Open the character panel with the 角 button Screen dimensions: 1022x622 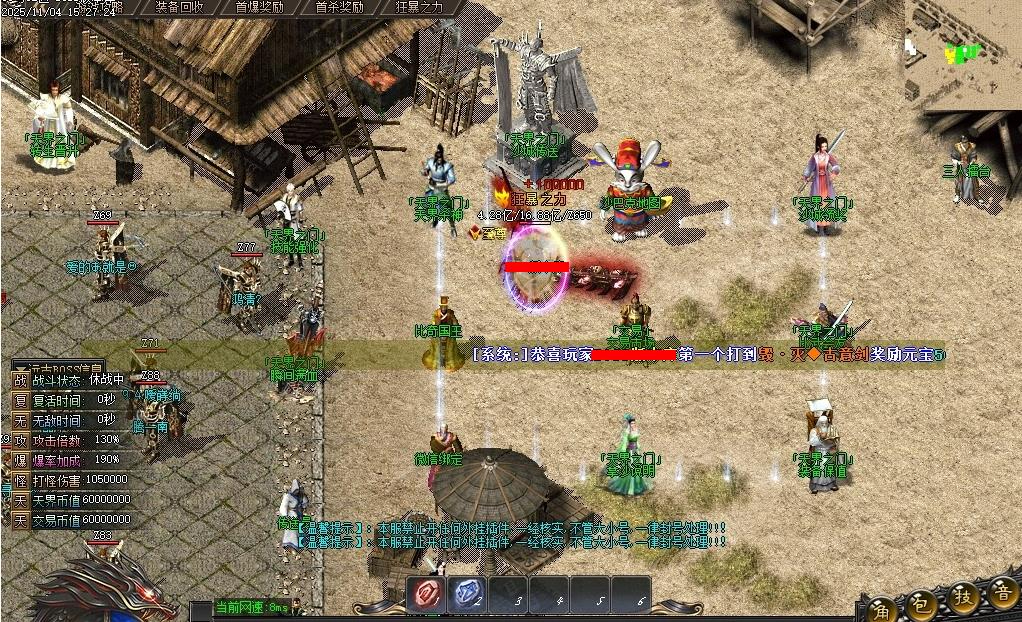click(882, 607)
